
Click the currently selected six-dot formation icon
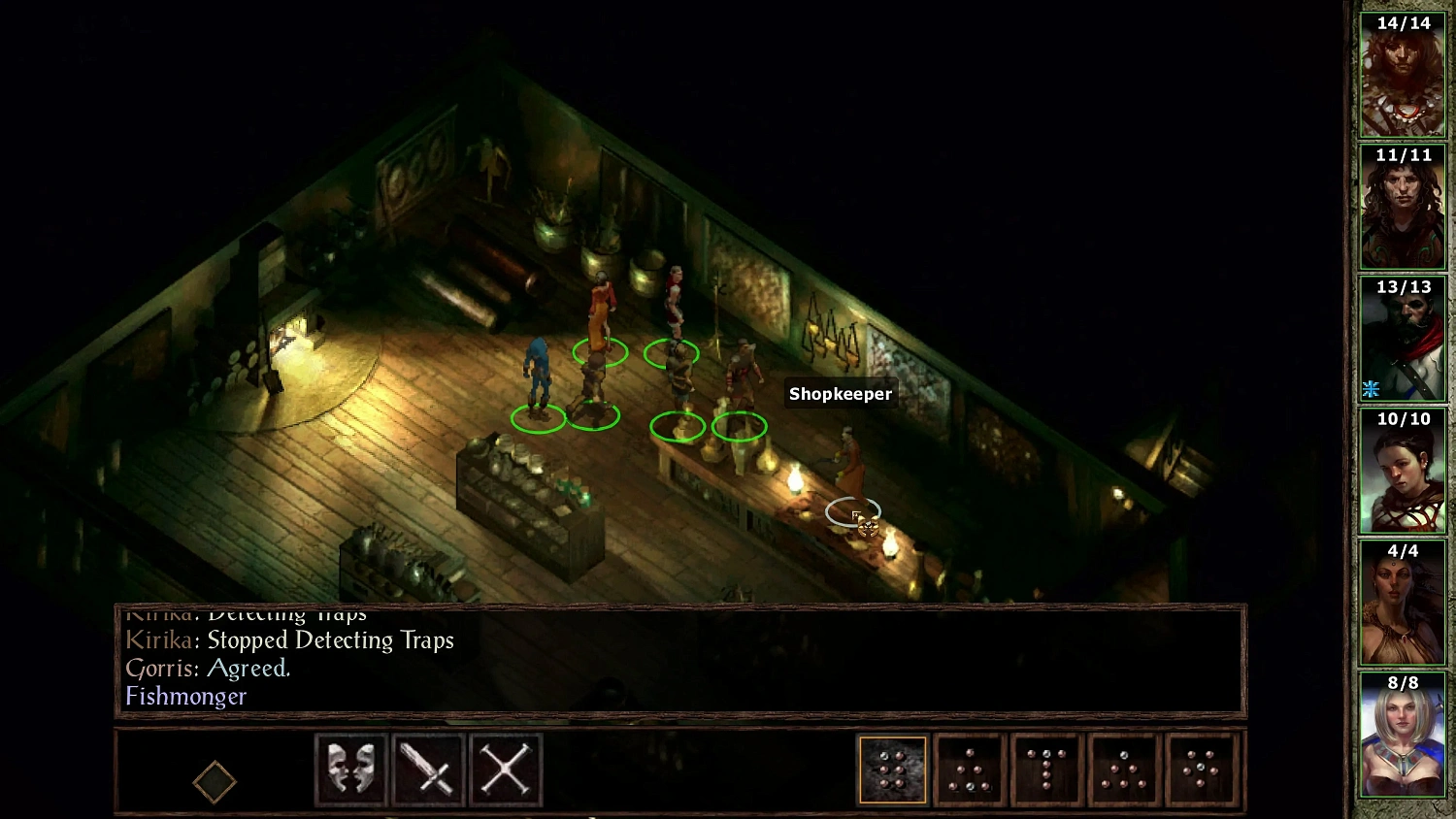click(892, 770)
